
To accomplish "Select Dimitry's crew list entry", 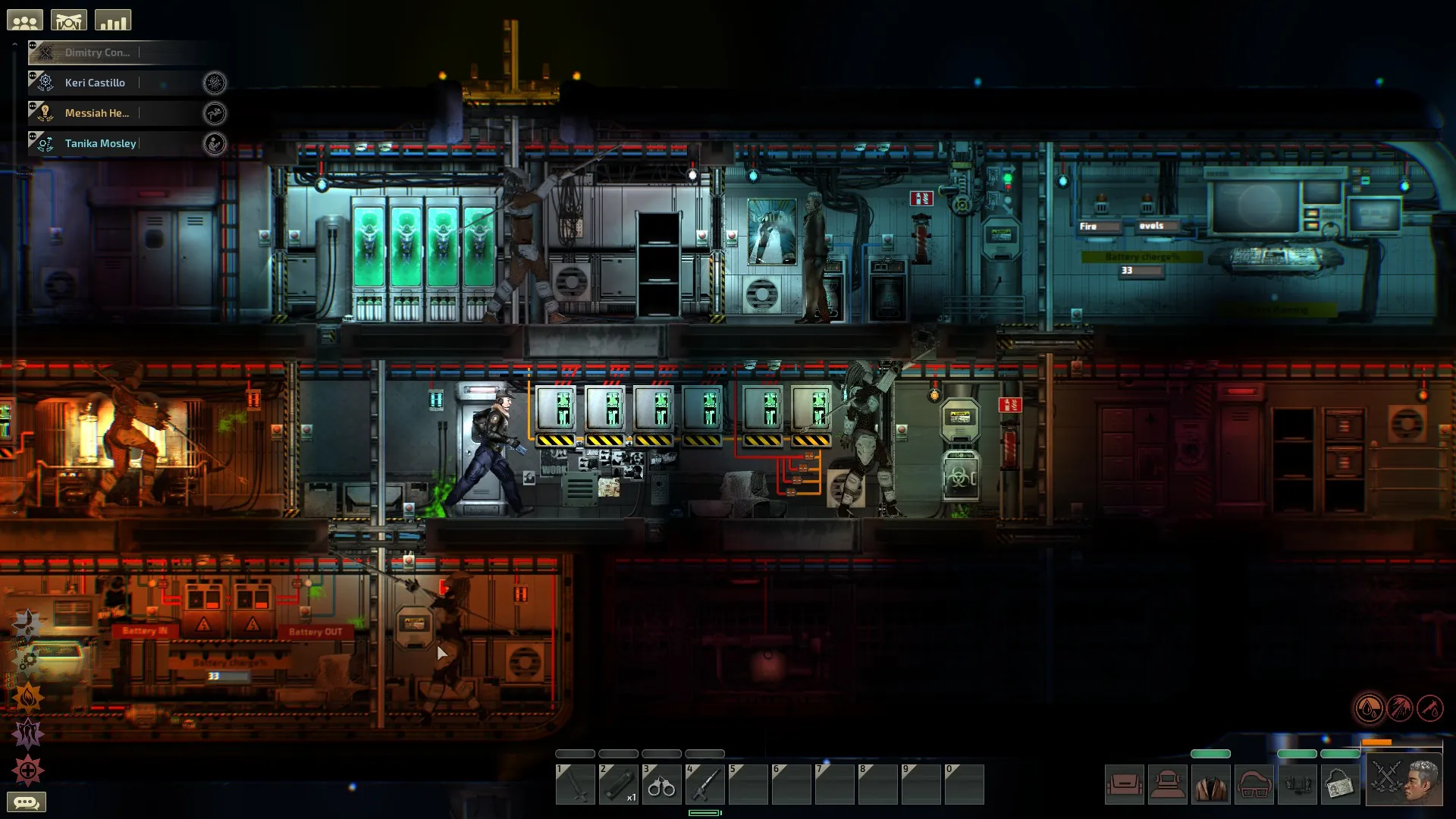I will click(96, 52).
